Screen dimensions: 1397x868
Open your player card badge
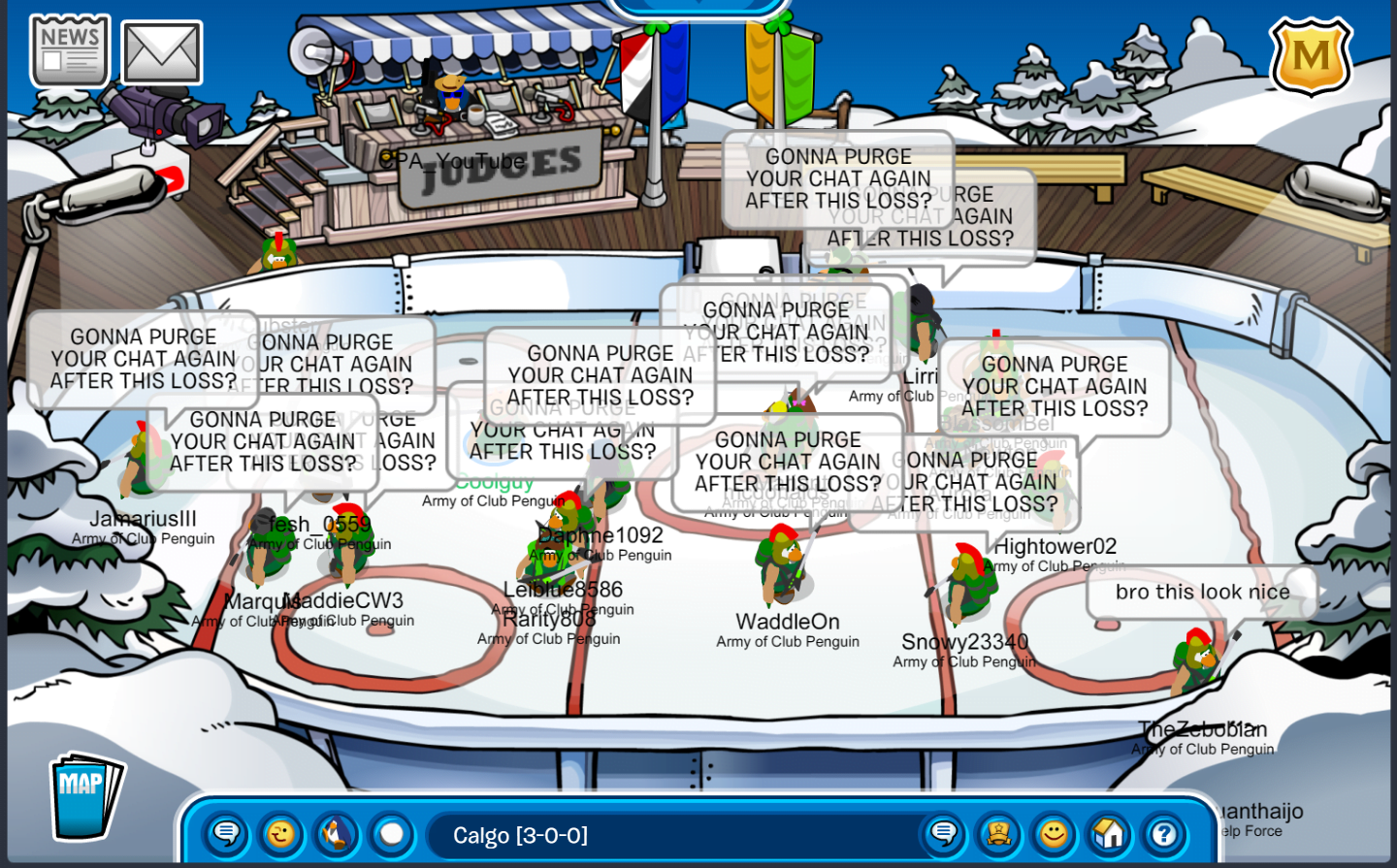coord(998,834)
